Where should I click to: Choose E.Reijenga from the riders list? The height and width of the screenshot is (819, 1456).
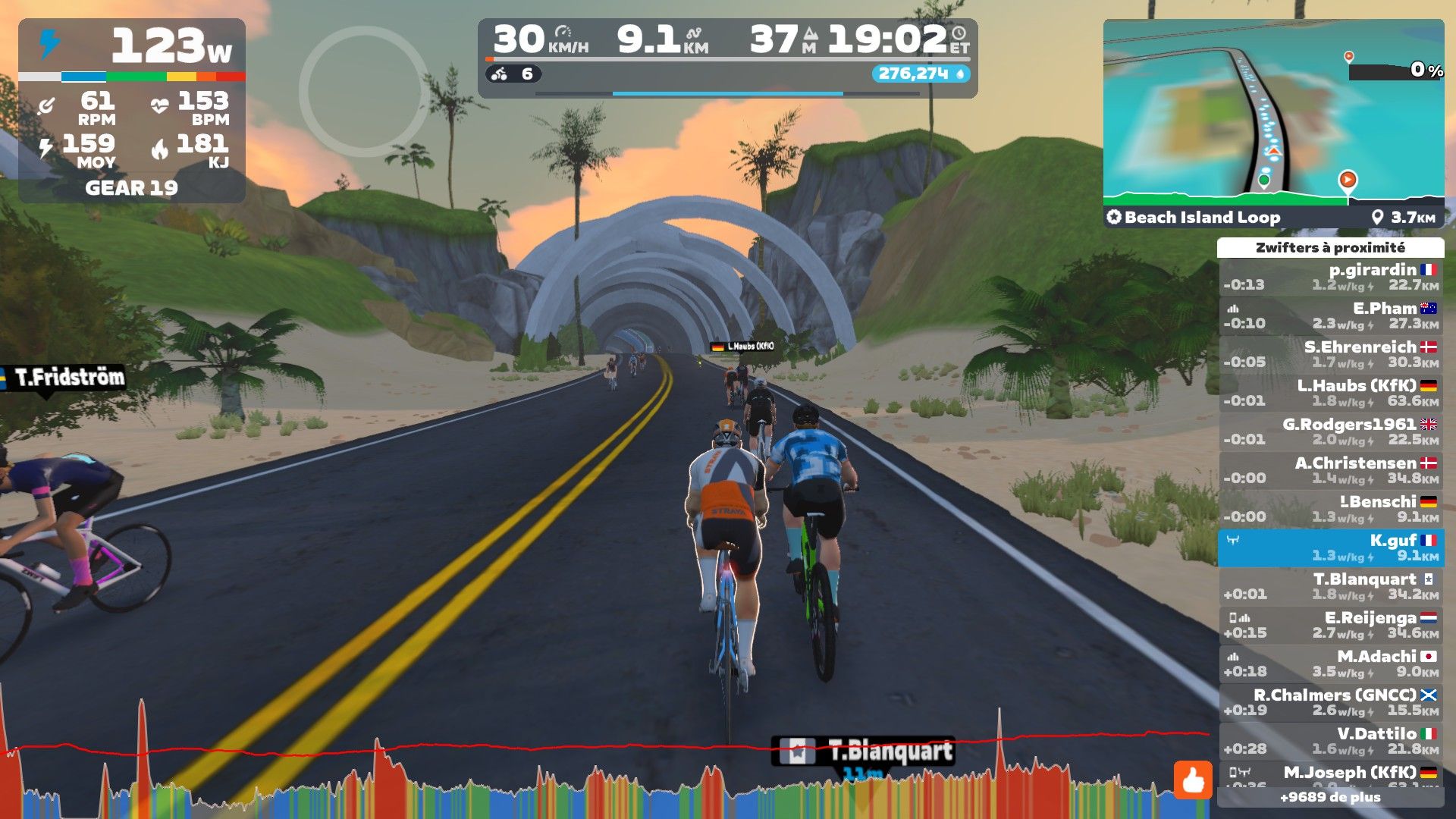(1330, 625)
